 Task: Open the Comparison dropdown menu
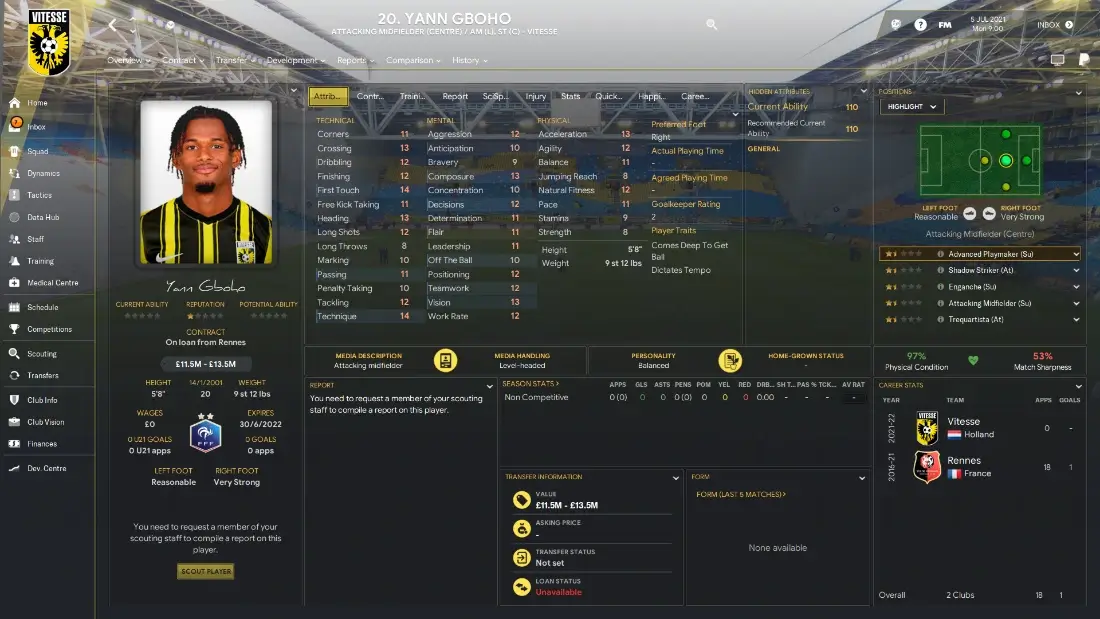(413, 61)
